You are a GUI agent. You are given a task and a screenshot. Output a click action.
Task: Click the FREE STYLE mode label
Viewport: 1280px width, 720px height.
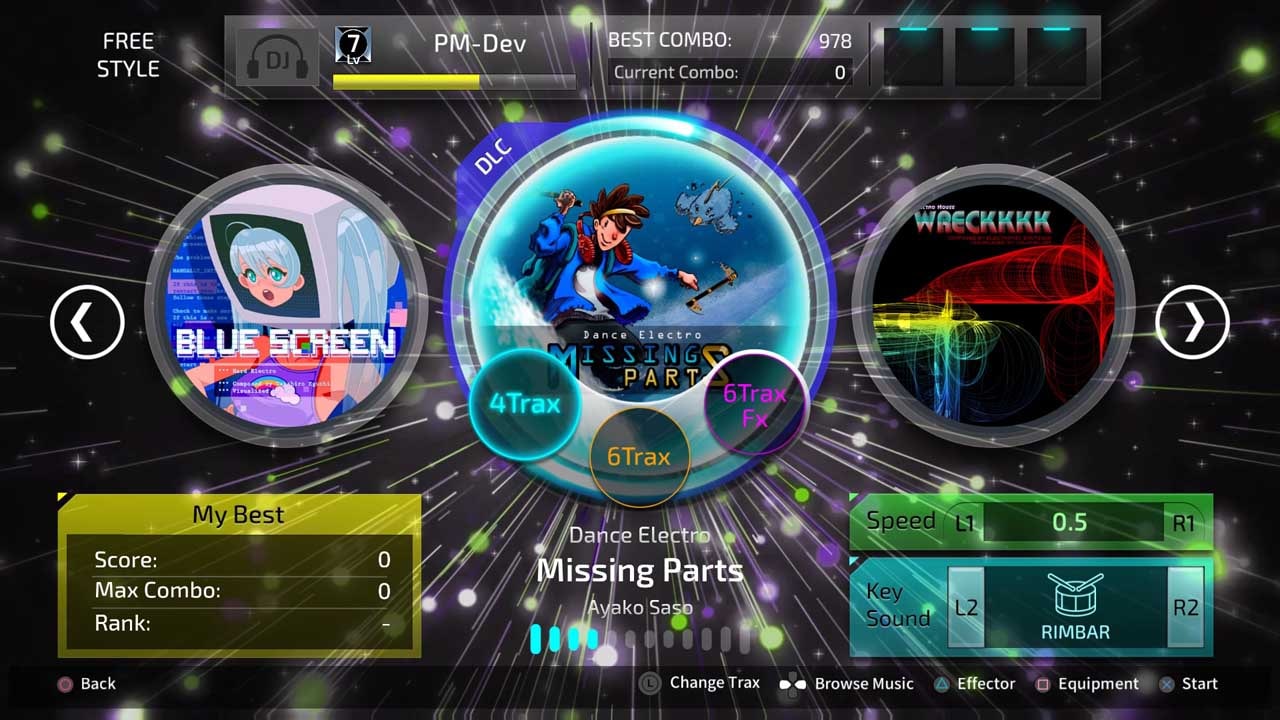tap(127, 54)
